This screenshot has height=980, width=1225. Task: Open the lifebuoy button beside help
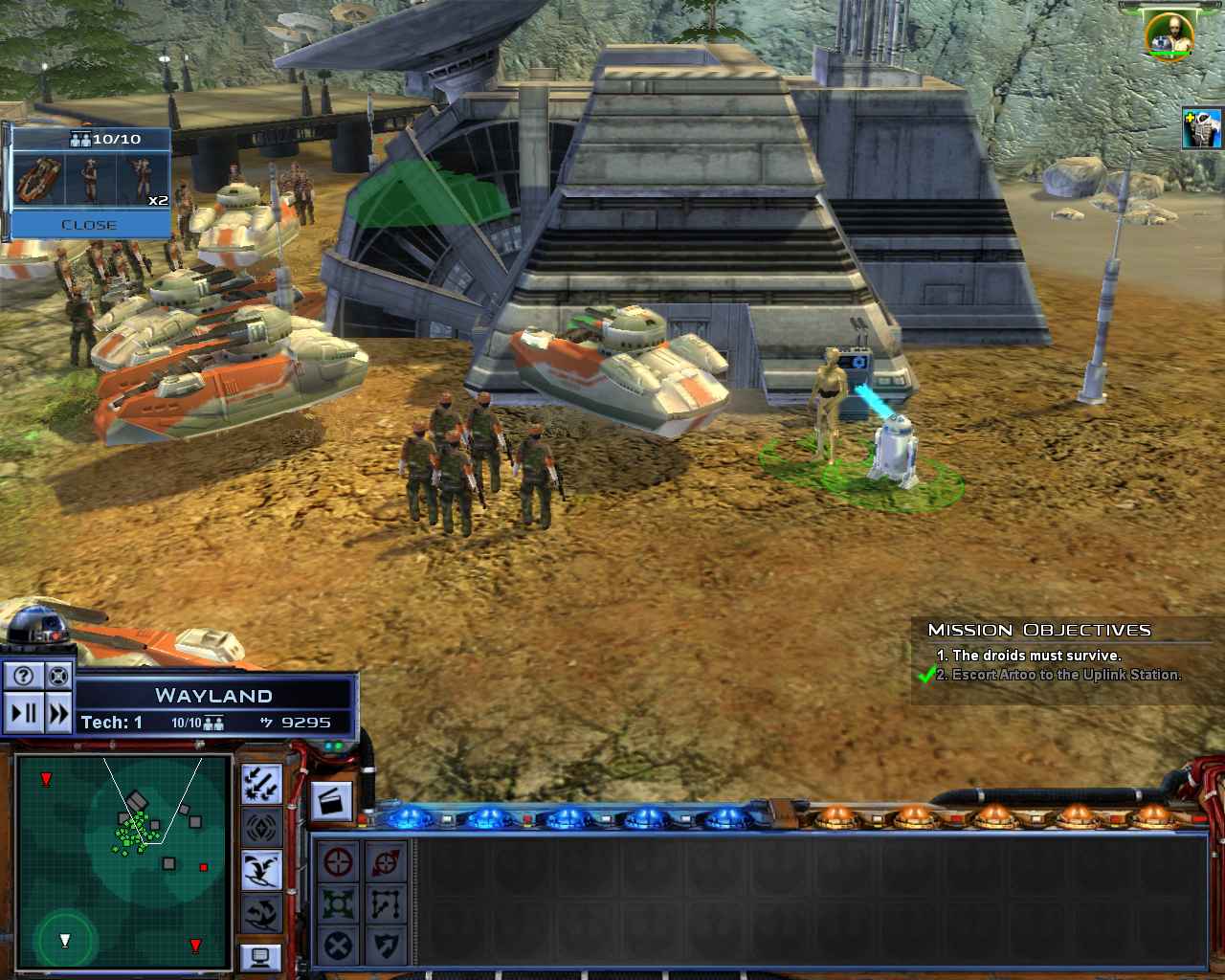pos(58,676)
